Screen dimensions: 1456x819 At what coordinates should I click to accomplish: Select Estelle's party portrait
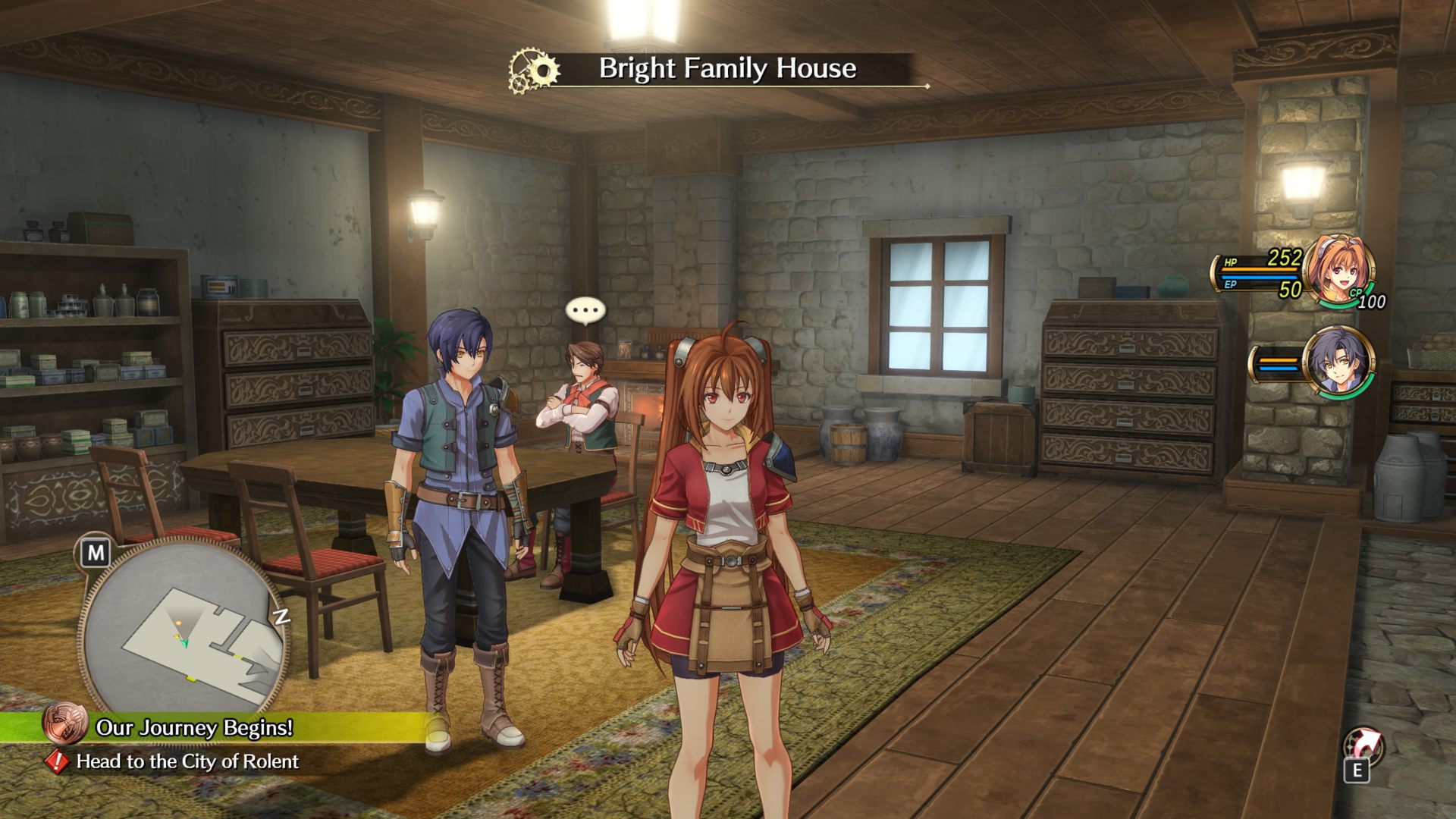point(1339,269)
